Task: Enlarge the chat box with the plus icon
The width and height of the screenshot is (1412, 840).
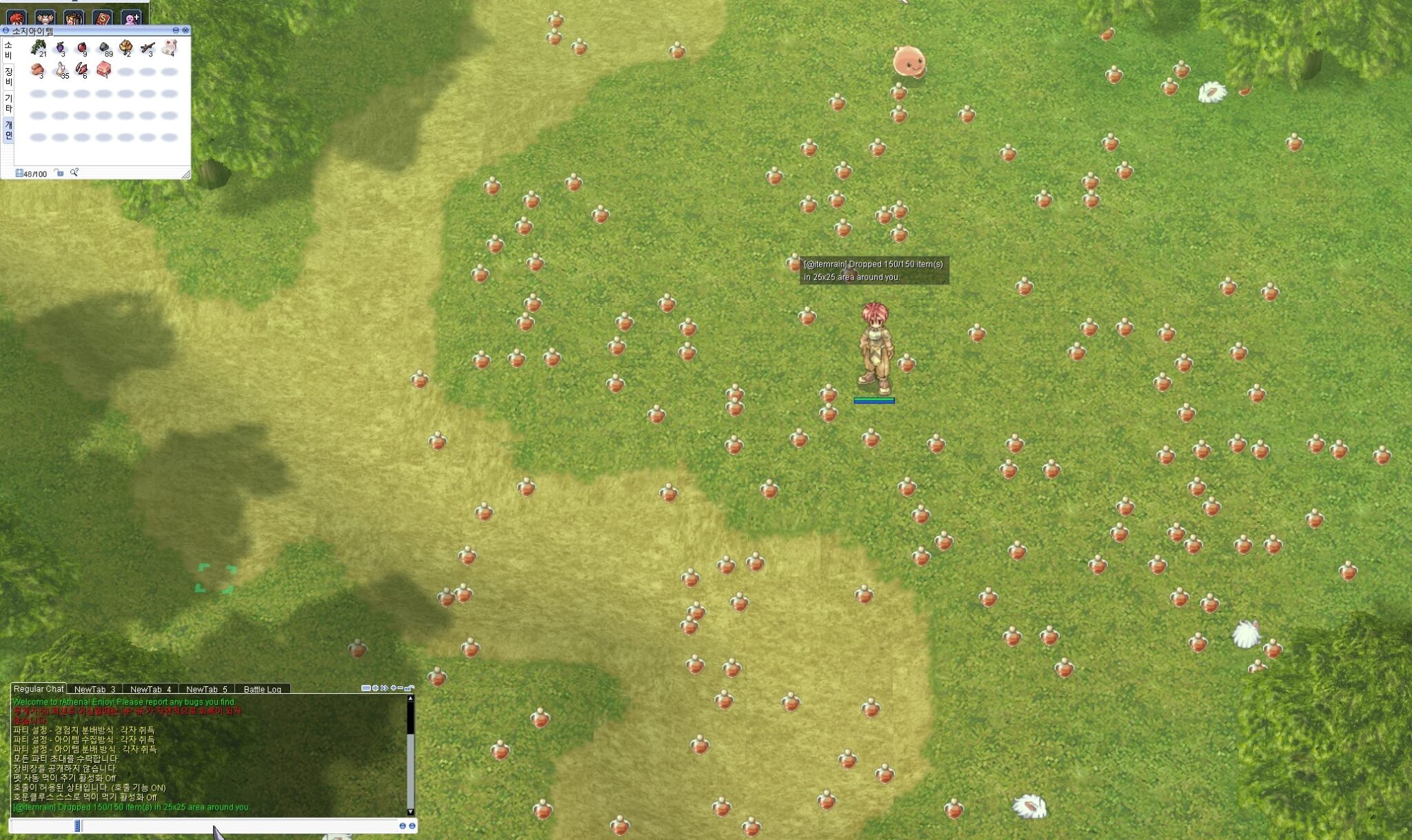Action: (393, 688)
